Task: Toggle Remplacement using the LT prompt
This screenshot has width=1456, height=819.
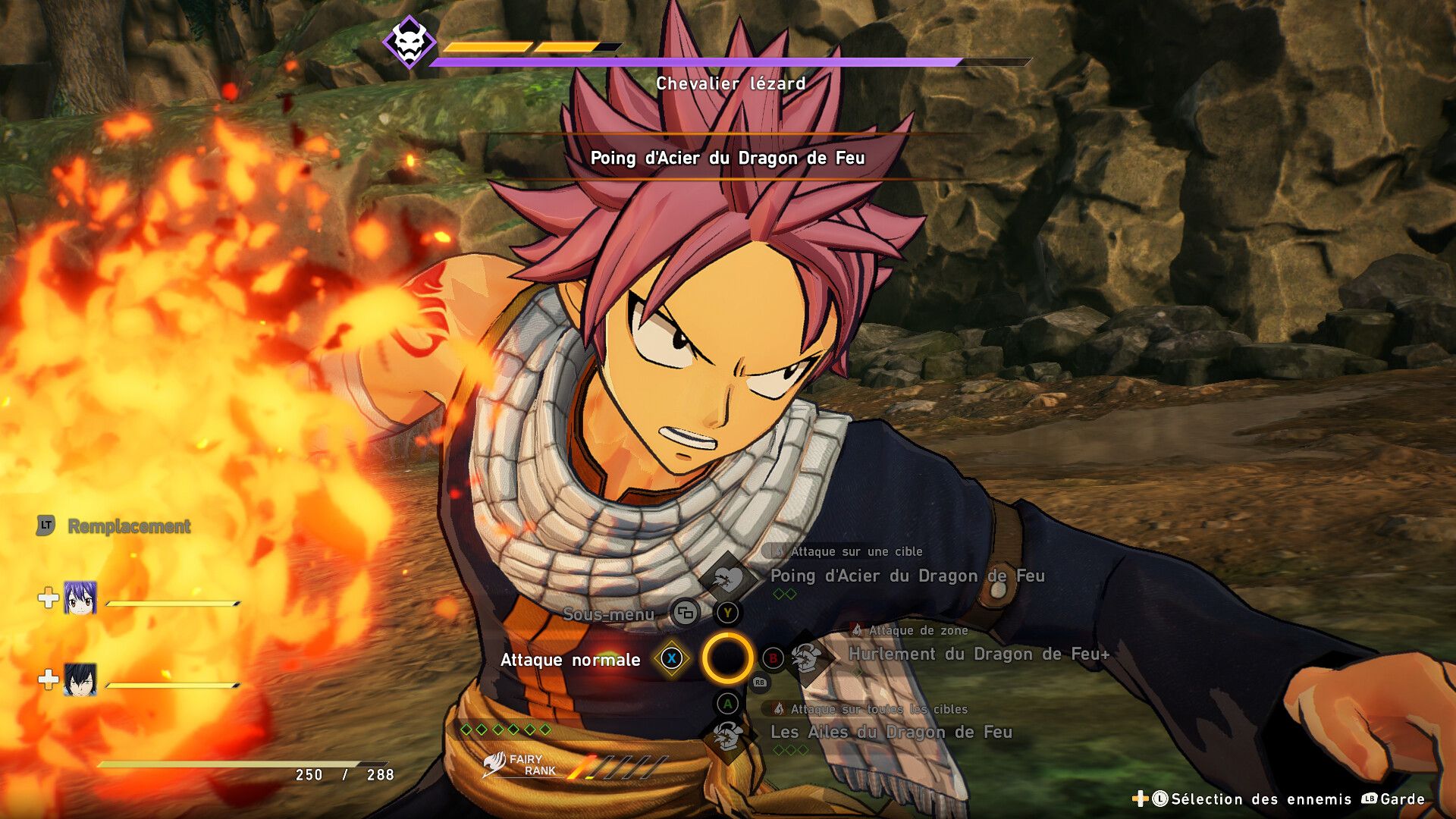Action: tap(45, 526)
